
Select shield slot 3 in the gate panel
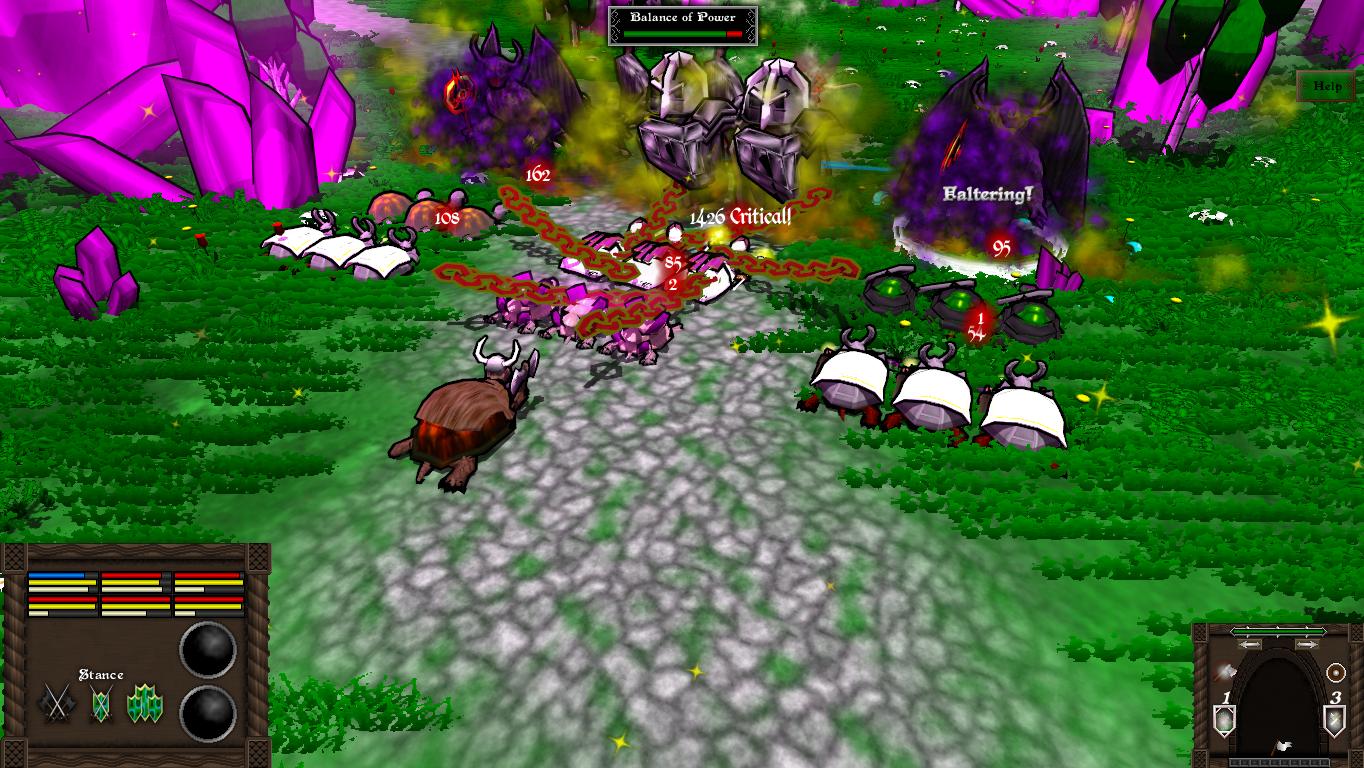(1333, 718)
